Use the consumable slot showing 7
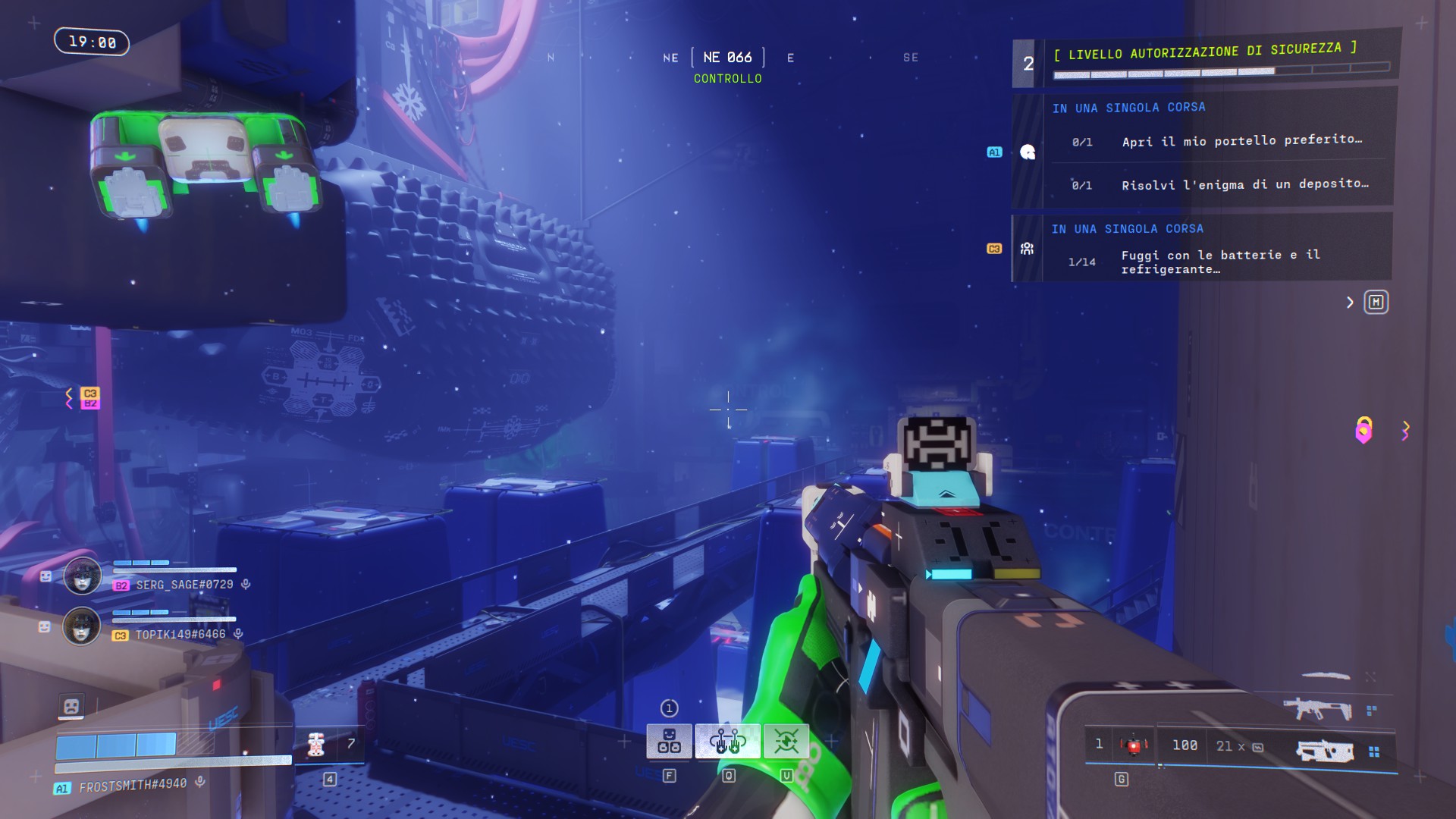Screen dimensions: 1456x819 click(x=329, y=745)
